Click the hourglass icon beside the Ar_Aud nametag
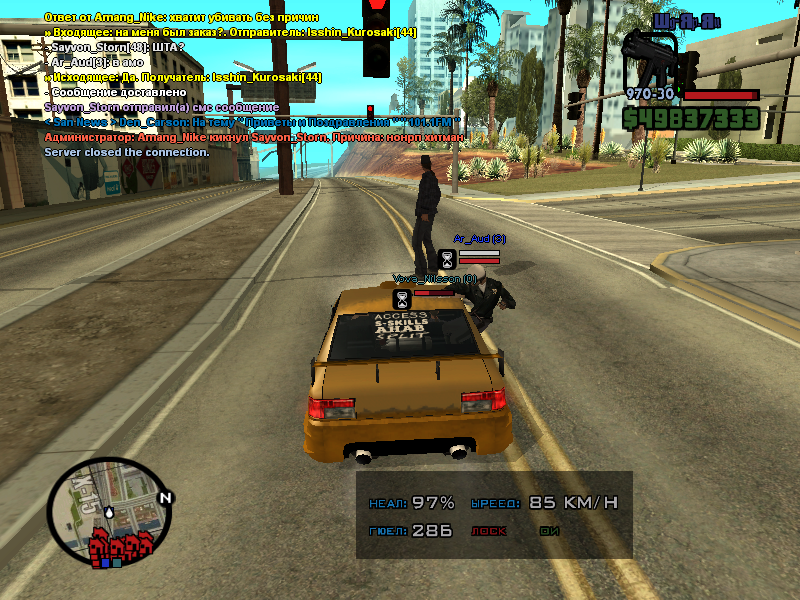800x600 pixels. pyautogui.click(x=446, y=259)
